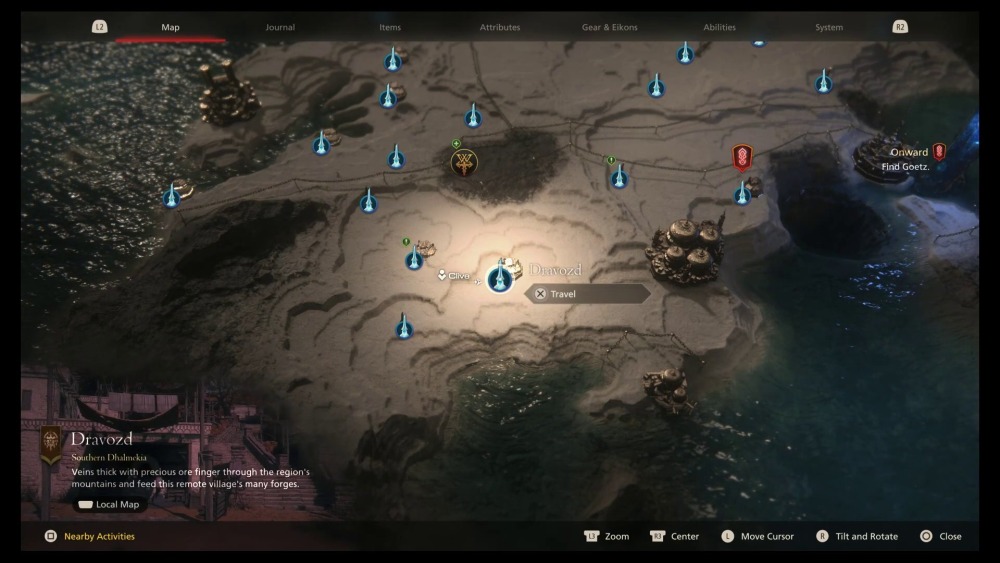Travel to Dravozd
The height and width of the screenshot is (563, 1000).
(x=588, y=294)
